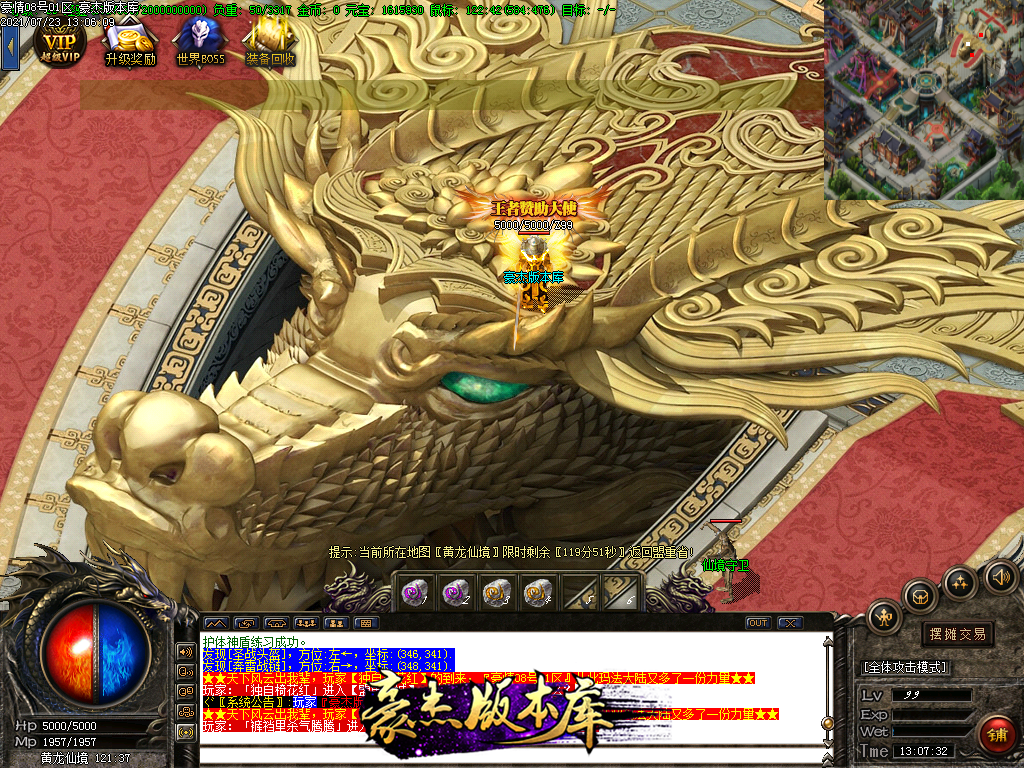Screen dimensions: 1024x768
Task: Open the 装备回收 equipment recycling
Action: 270,43
